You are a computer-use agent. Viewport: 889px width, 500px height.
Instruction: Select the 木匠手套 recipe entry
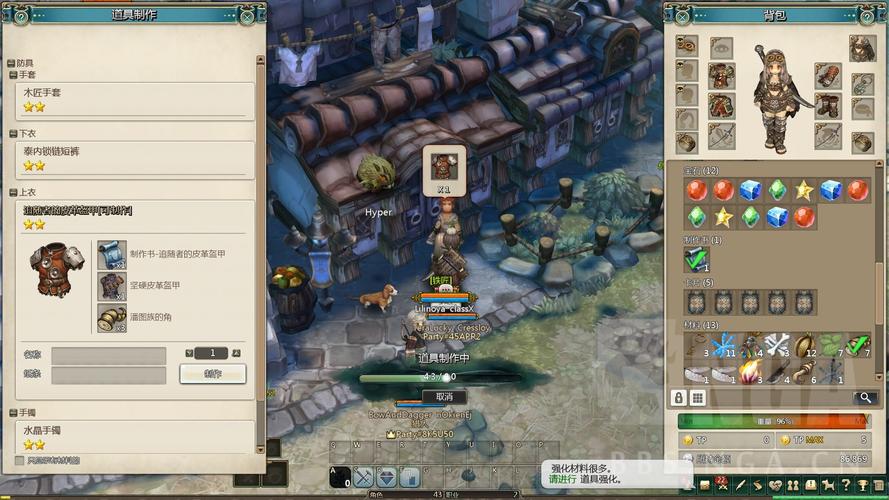point(135,97)
